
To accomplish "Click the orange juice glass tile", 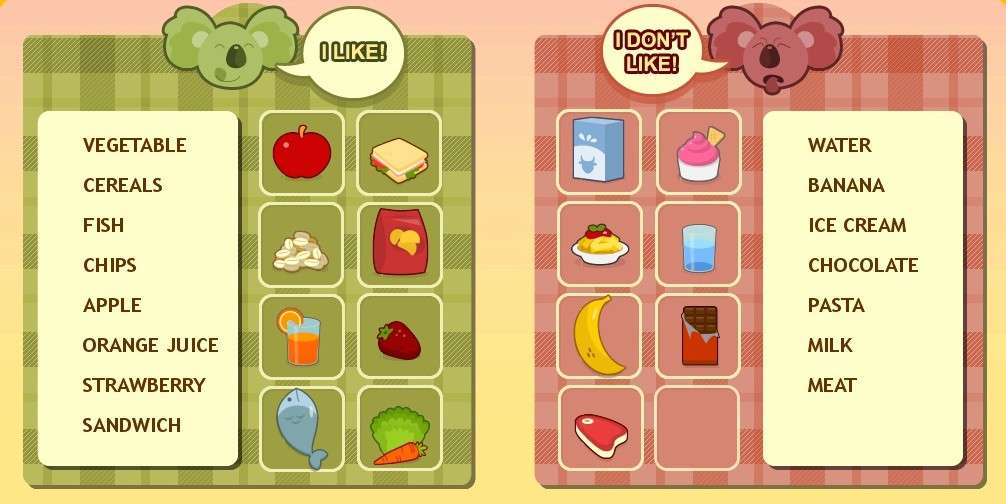I will [x=302, y=337].
